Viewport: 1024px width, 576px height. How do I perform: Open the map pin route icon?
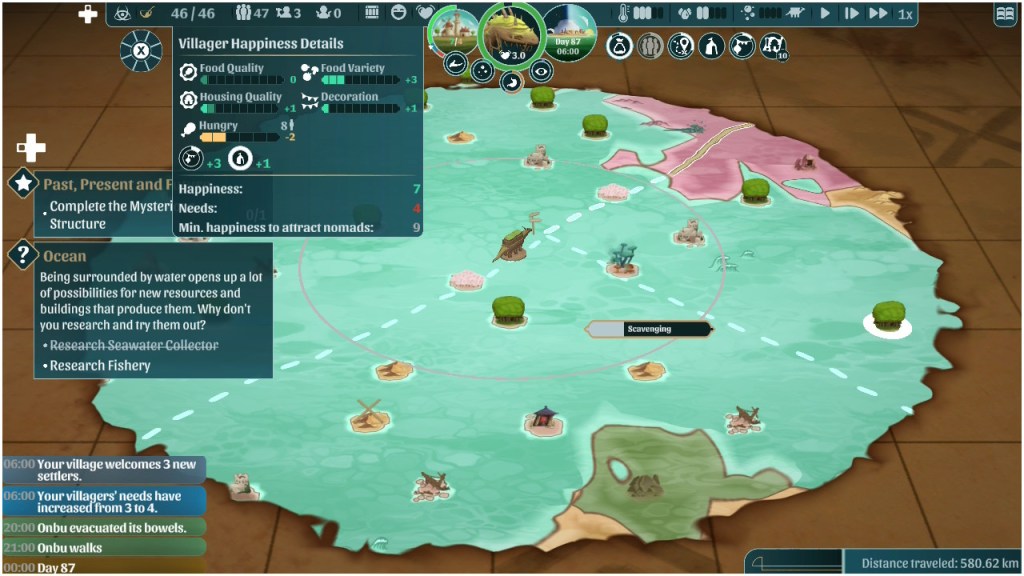[x=681, y=46]
